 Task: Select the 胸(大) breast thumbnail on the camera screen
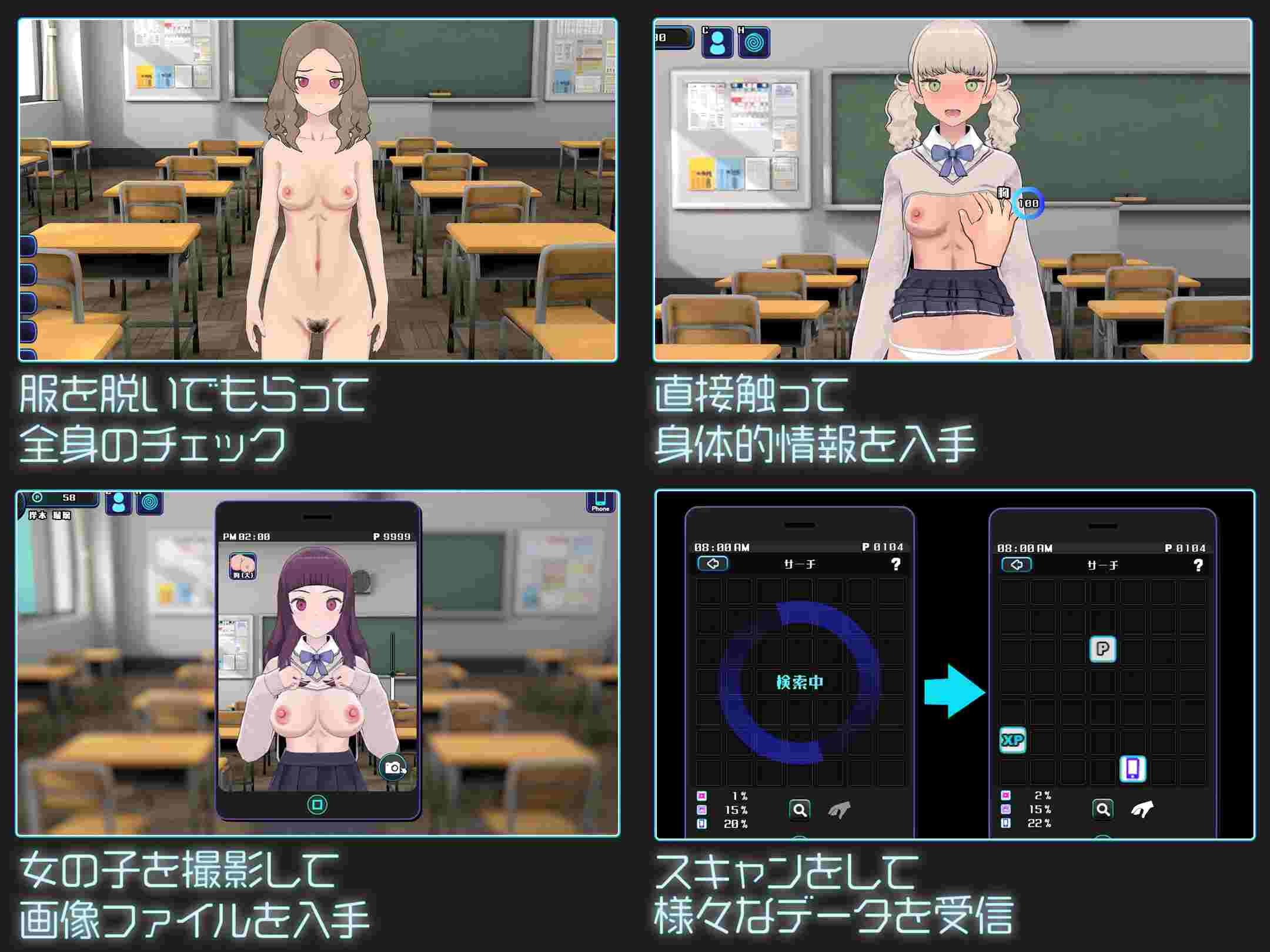click(x=242, y=564)
